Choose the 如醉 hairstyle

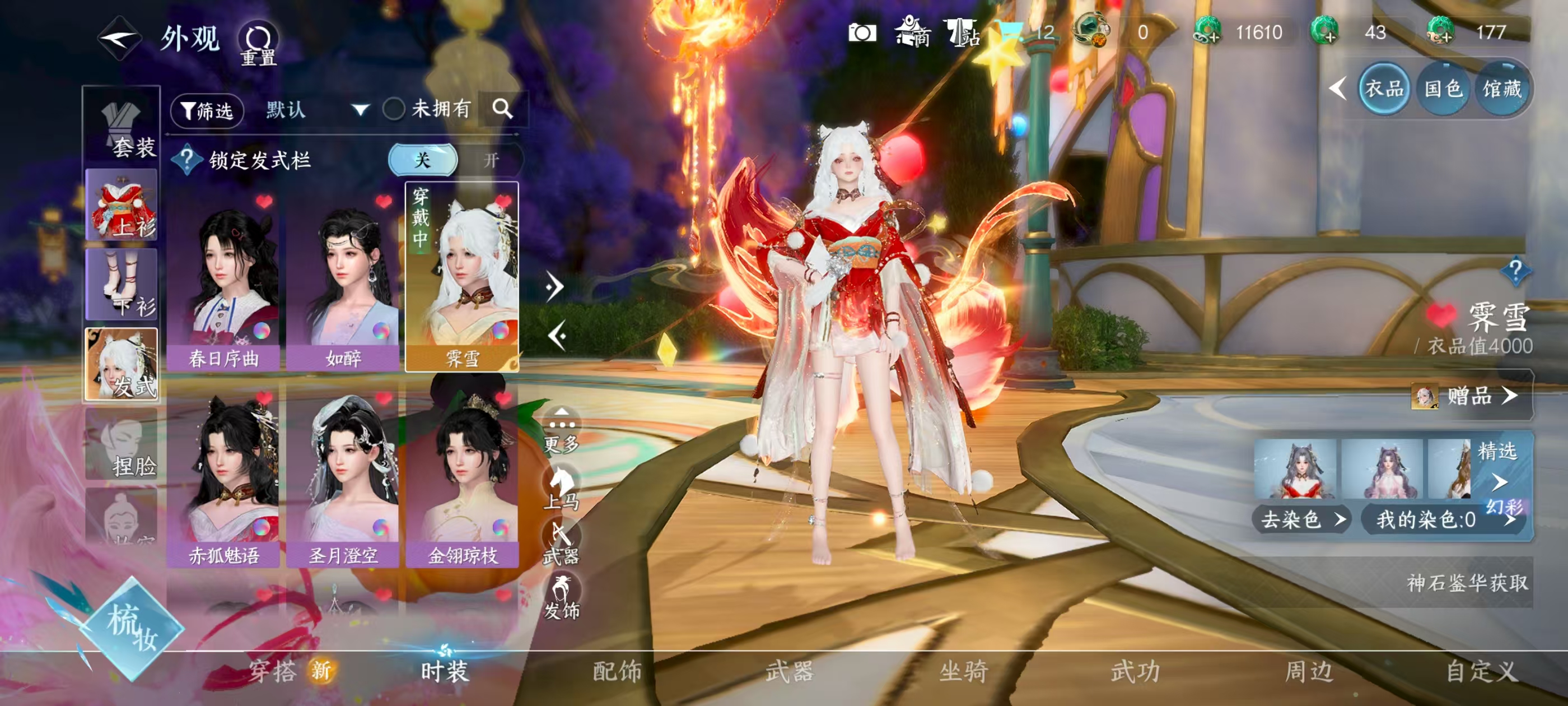click(x=343, y=280)
